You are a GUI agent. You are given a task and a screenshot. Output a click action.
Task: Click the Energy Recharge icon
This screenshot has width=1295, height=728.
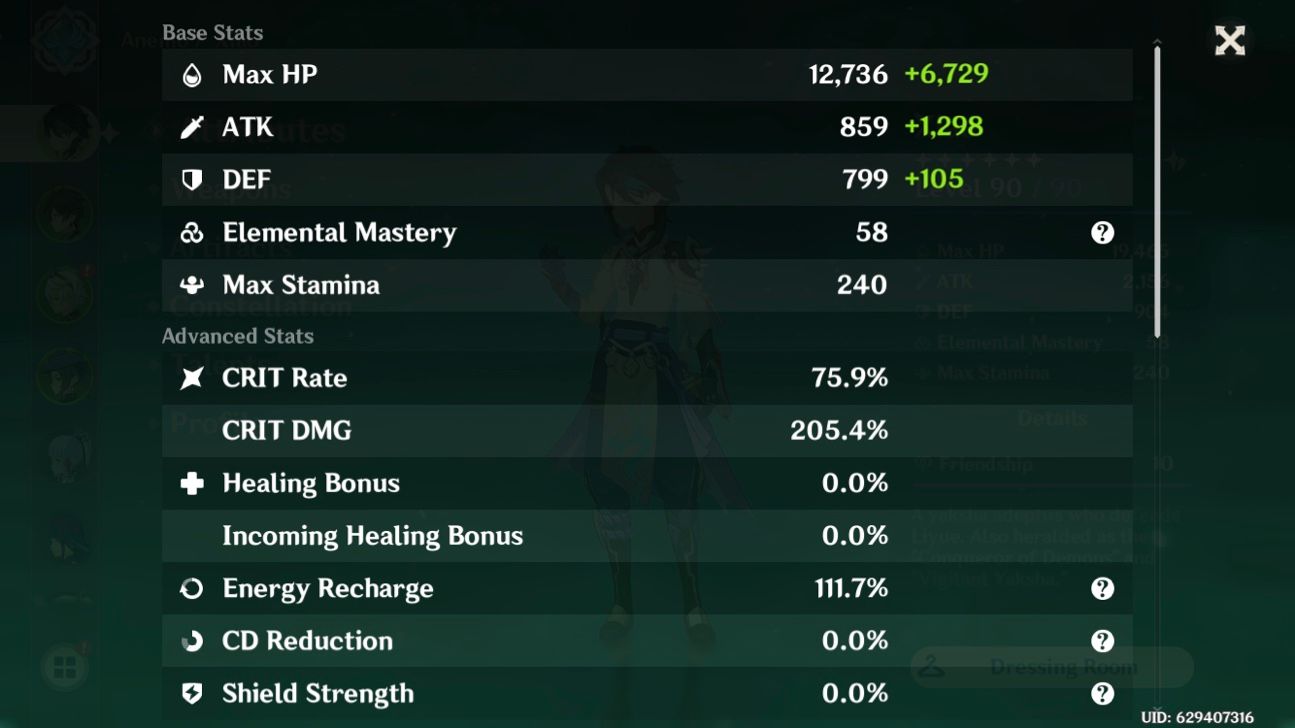point(190,589)
